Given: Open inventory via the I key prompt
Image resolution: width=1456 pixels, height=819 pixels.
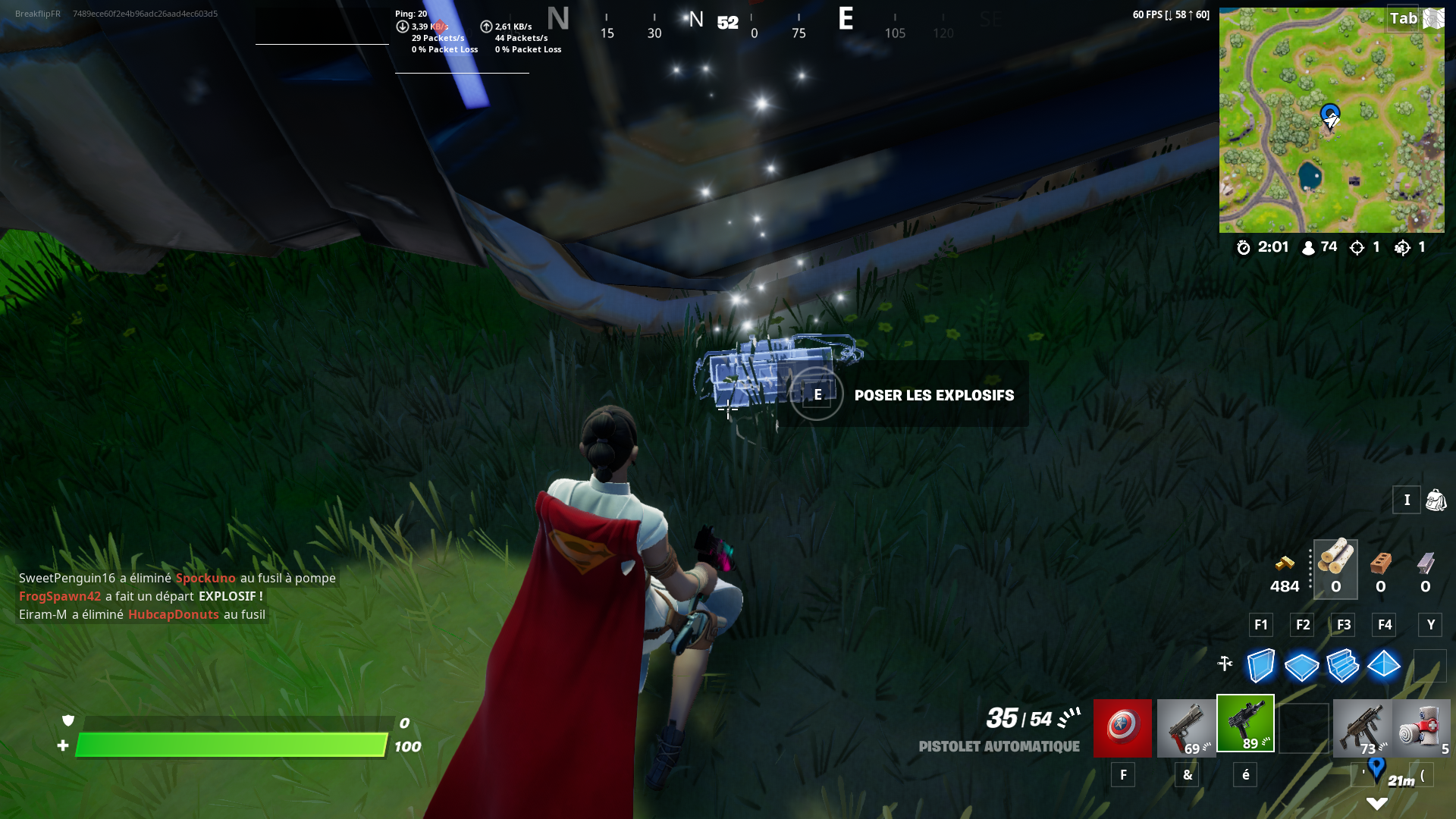Looking at the screenshot, I should pyautogui.click(x=1407, y=500).
